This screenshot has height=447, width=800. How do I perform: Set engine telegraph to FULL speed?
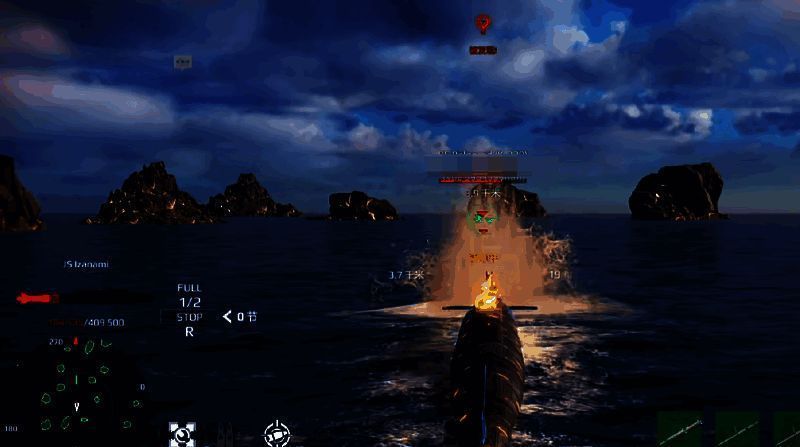tap(189, 288)
